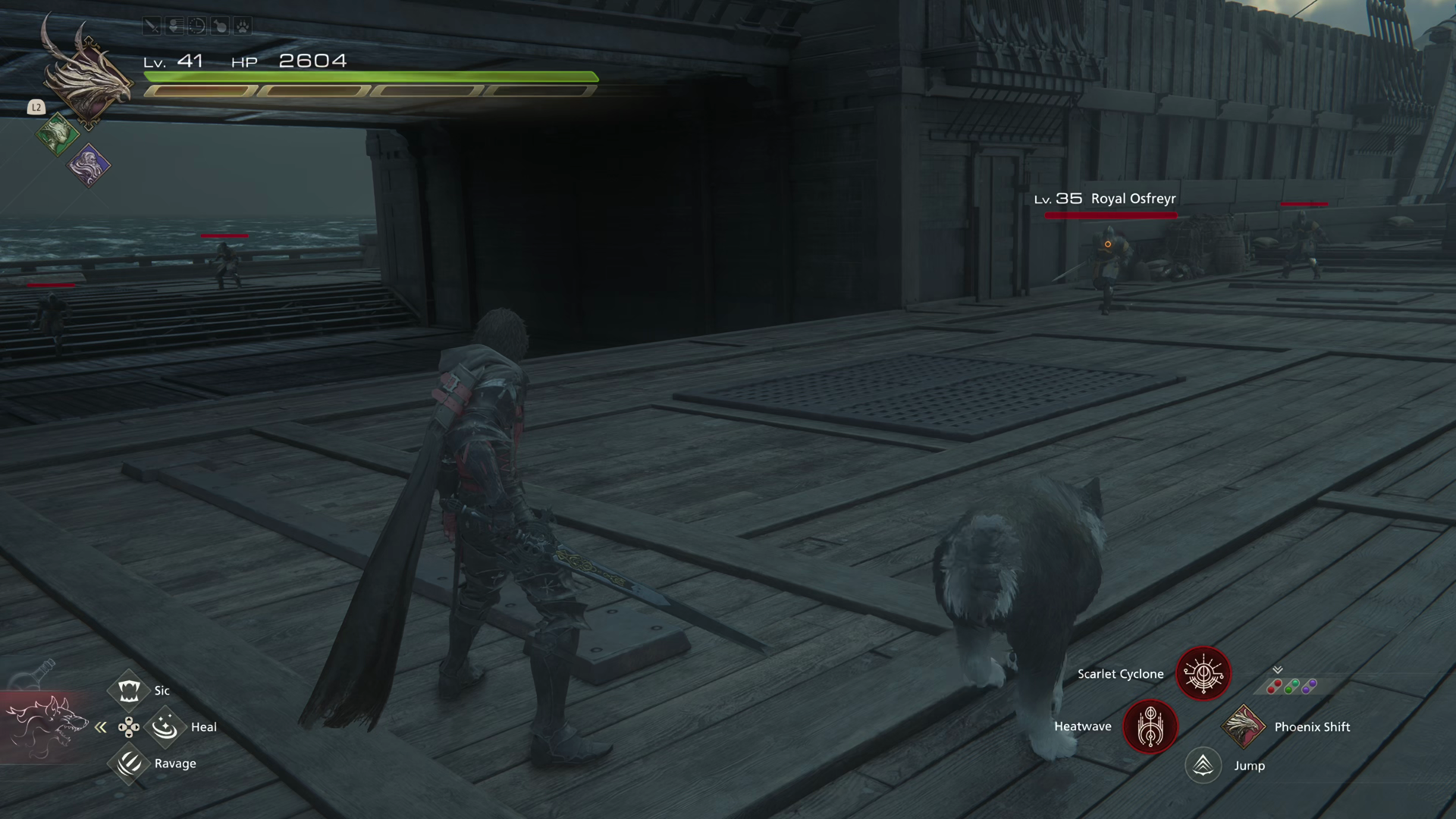Activate the Scarlet Cyclone ability icon
The width and height of the screenshot is (1456, 819).
pyautogui.click(x=1203, y=673)
